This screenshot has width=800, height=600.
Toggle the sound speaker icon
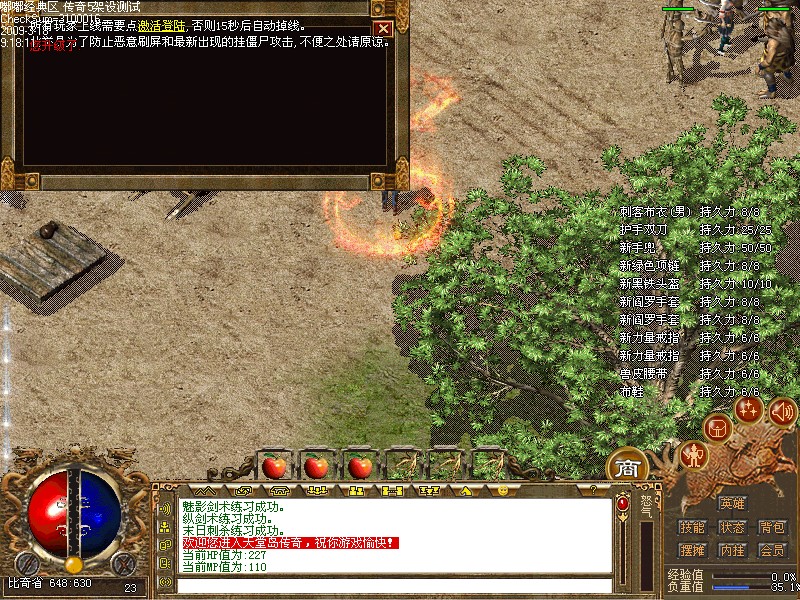(782, 409)
